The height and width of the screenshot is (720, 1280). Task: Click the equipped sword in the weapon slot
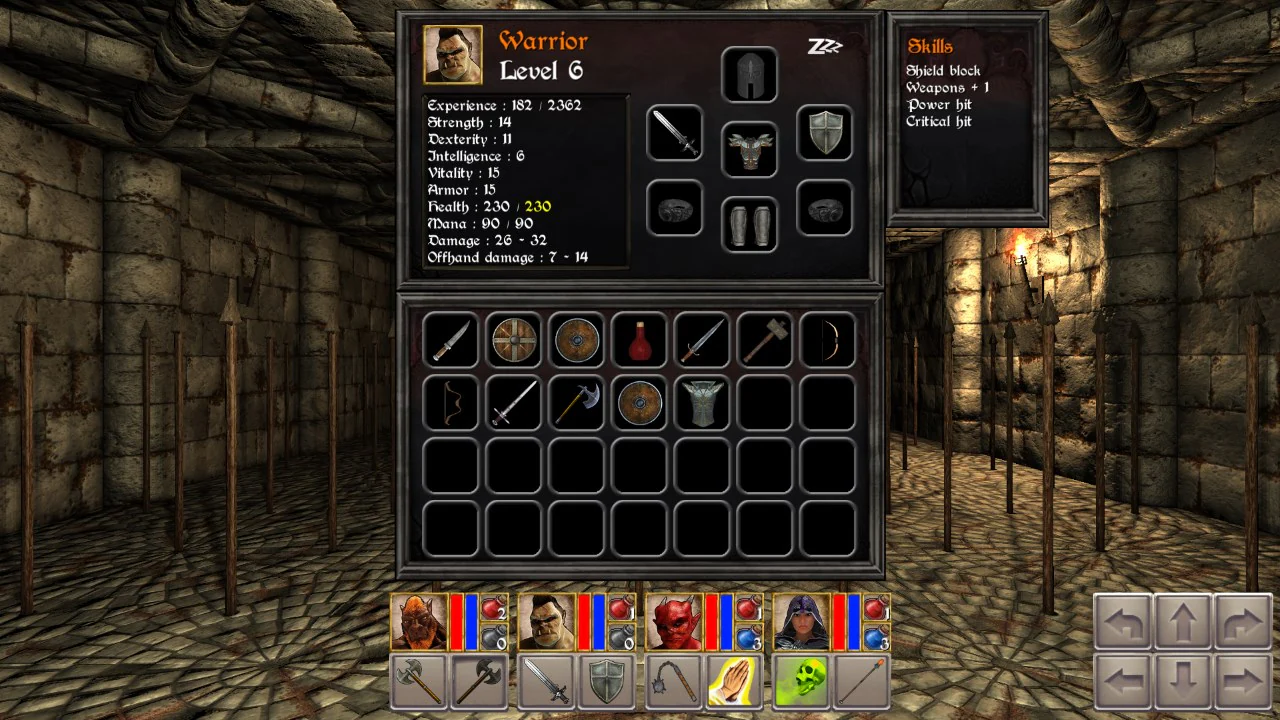(x=673, y=134)
